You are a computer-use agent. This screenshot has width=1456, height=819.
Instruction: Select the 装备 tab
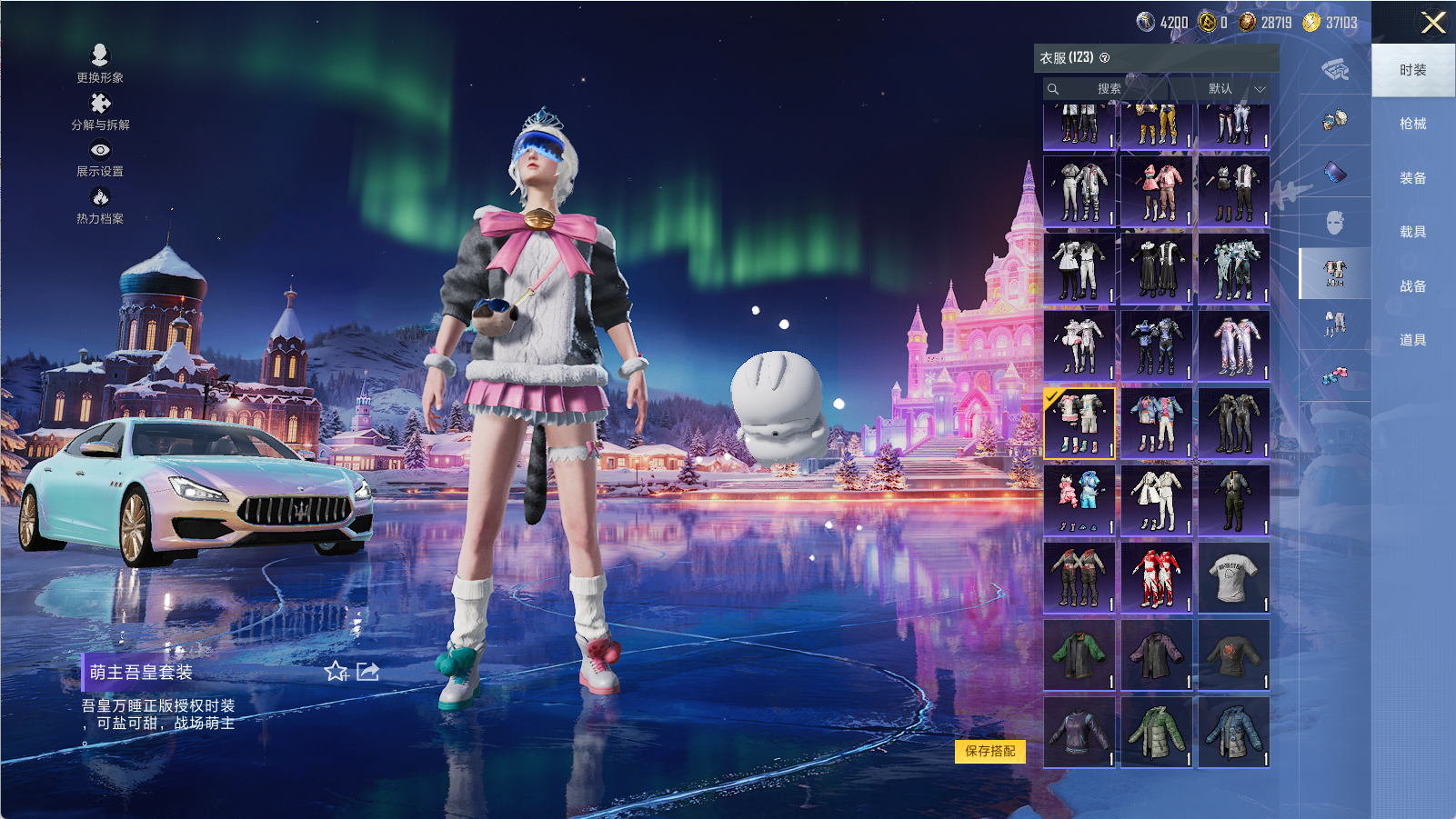click(x=1412, y=178)
